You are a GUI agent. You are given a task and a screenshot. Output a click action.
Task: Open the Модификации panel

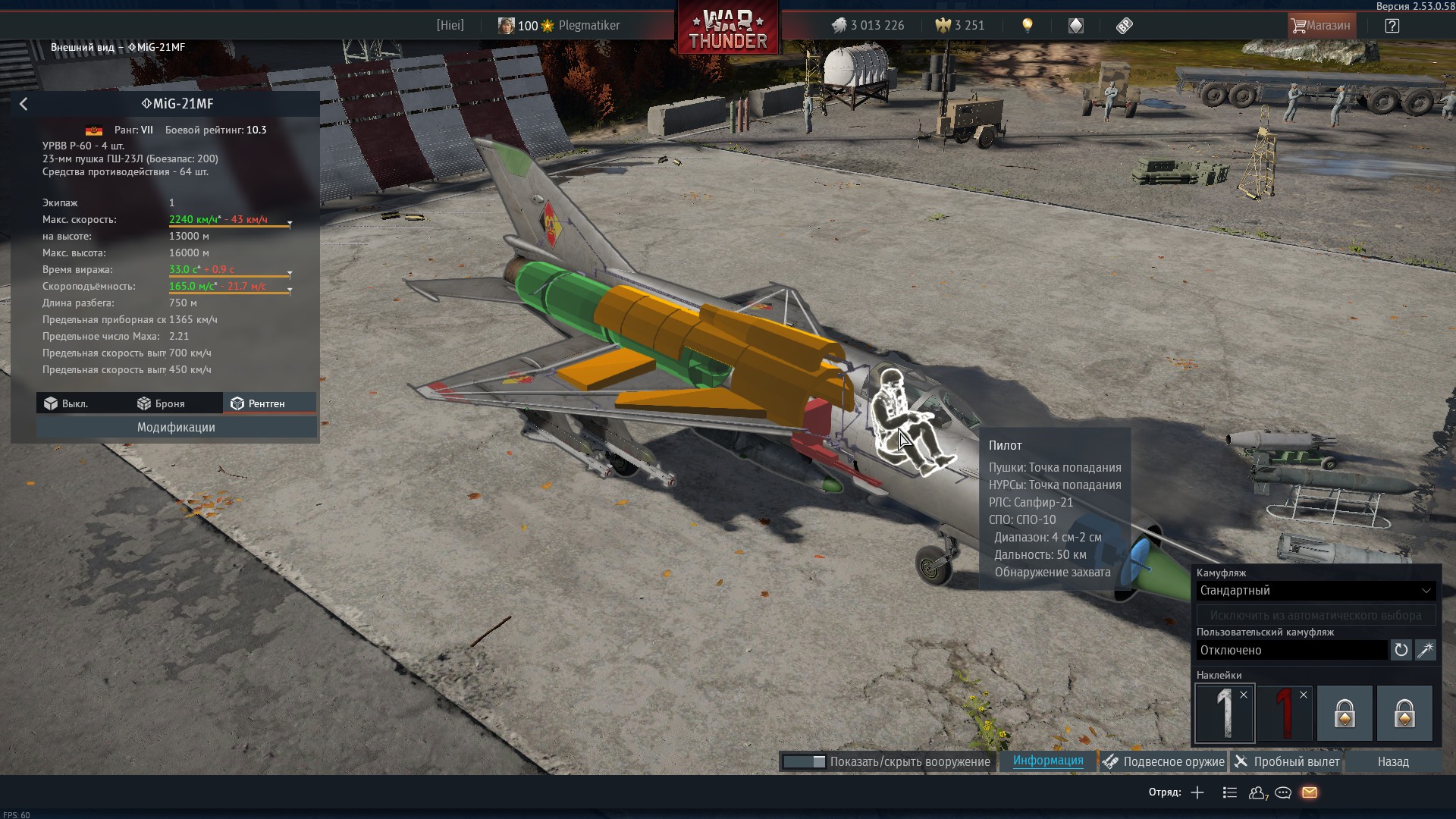[x=176, y=428]
